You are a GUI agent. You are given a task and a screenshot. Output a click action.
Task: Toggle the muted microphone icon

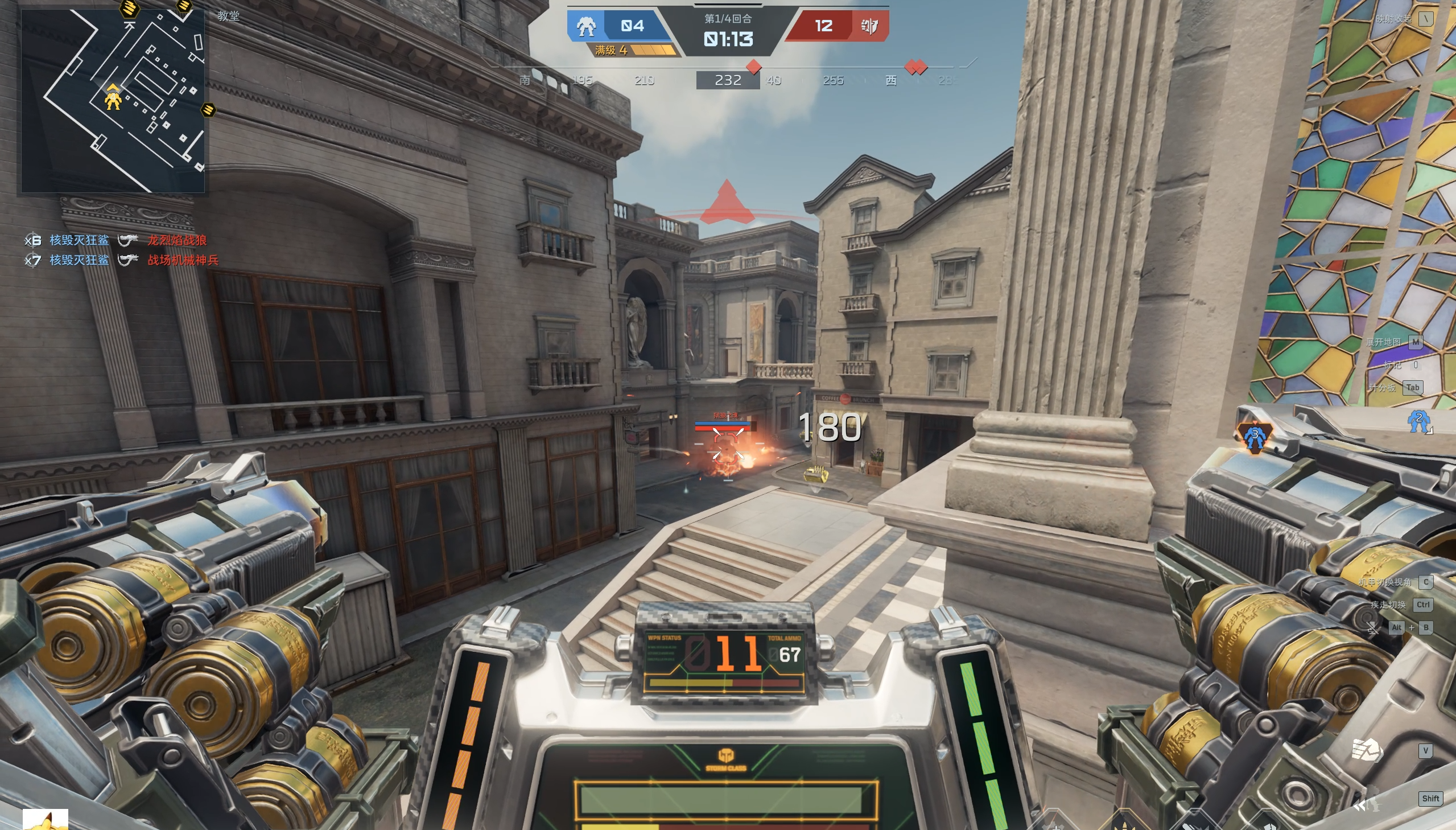[x=1373, y=628]
